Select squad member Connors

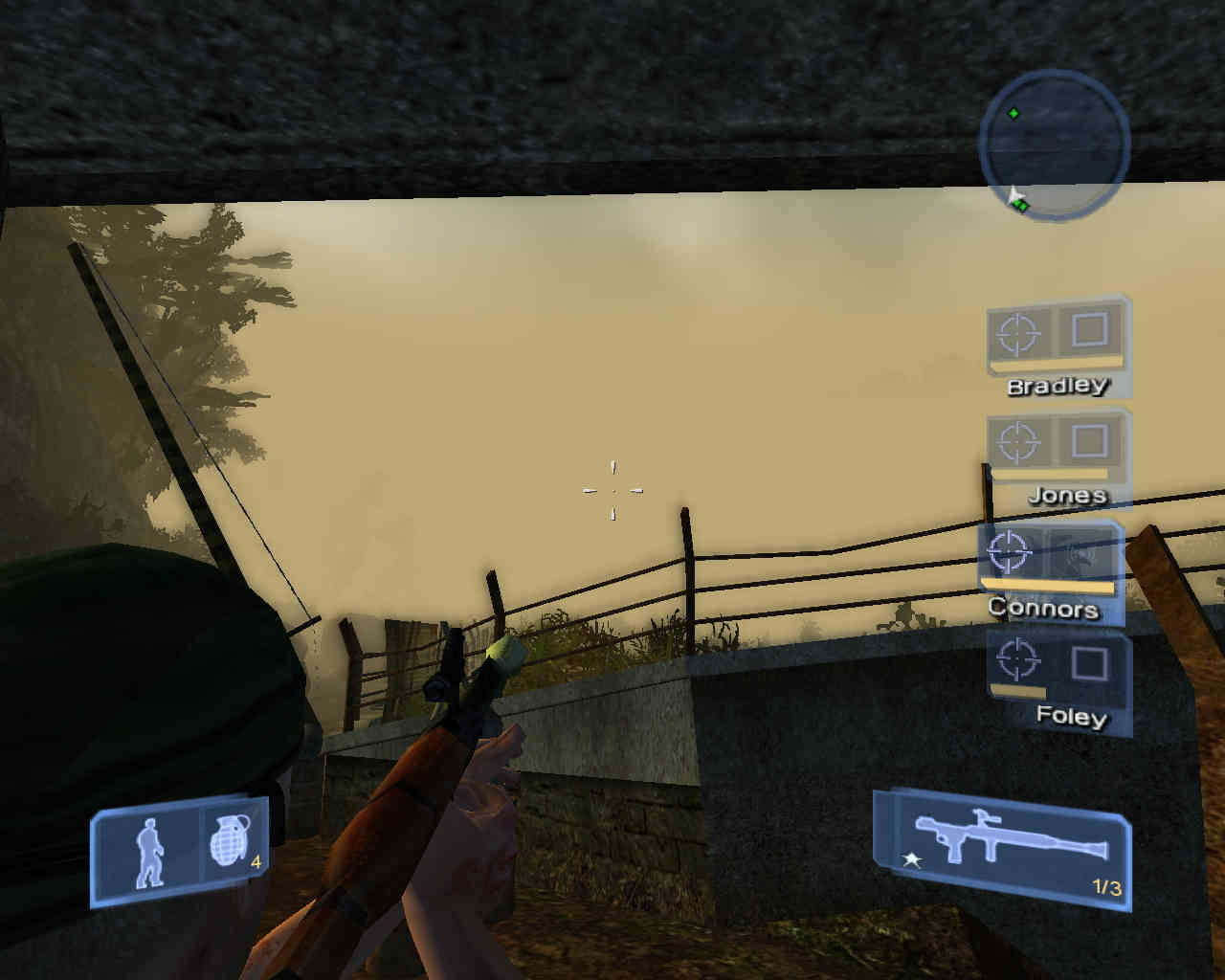(1043, 608)
